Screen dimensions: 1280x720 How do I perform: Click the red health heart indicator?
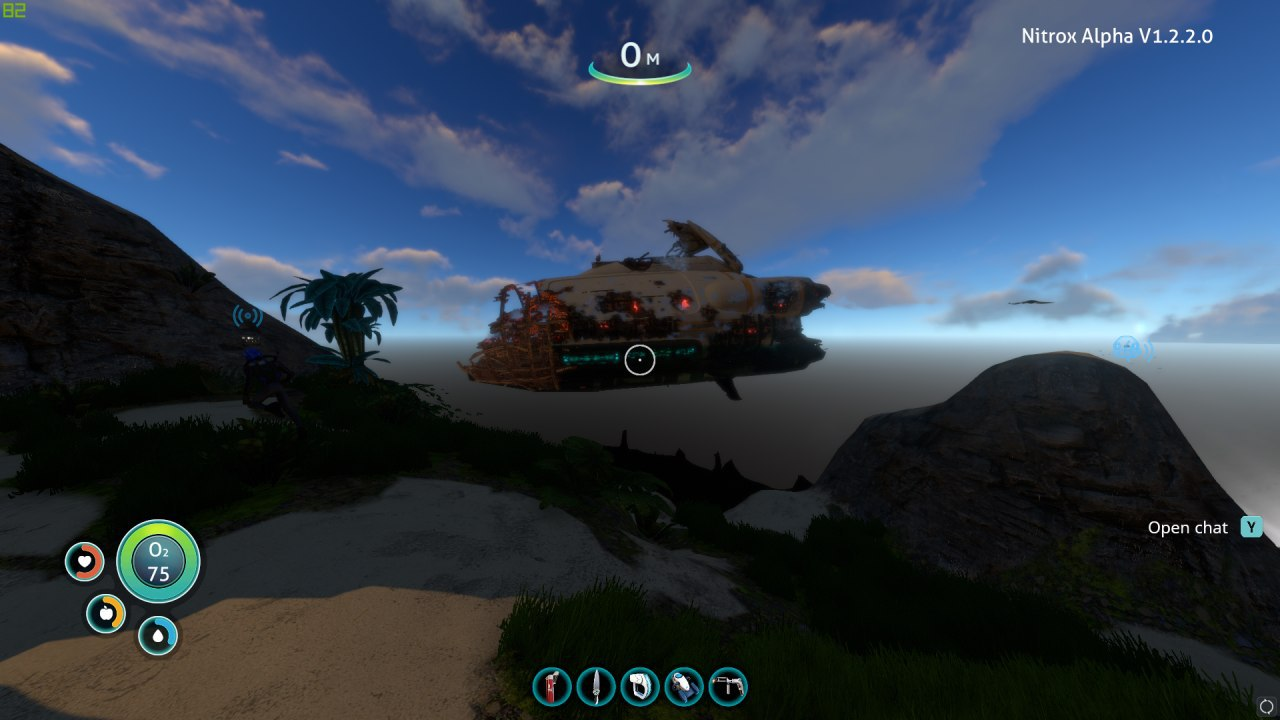[x=84, y=562]
